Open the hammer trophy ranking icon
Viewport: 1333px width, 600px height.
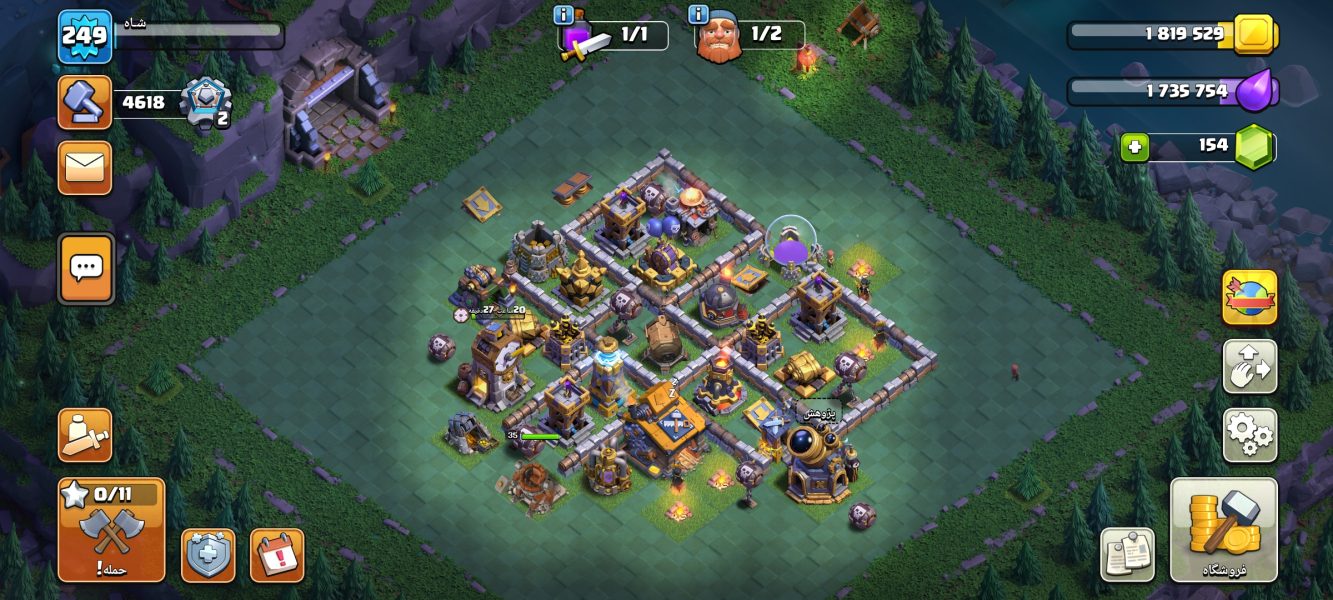pos(85,102)
